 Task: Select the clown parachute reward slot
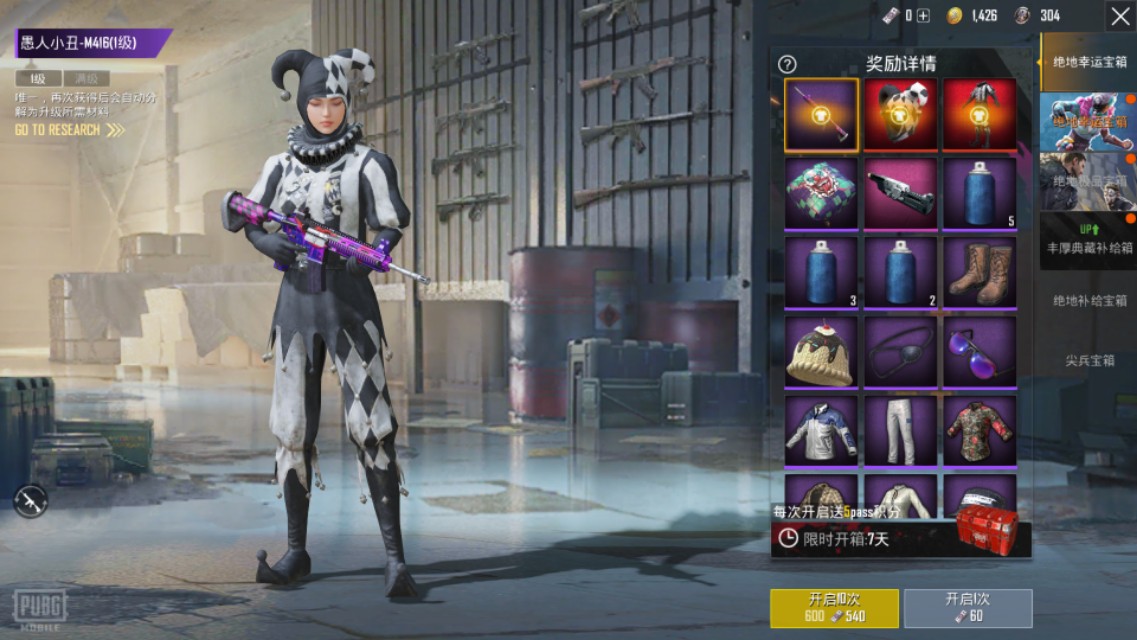pyautogui.click(x=821, y=193)
